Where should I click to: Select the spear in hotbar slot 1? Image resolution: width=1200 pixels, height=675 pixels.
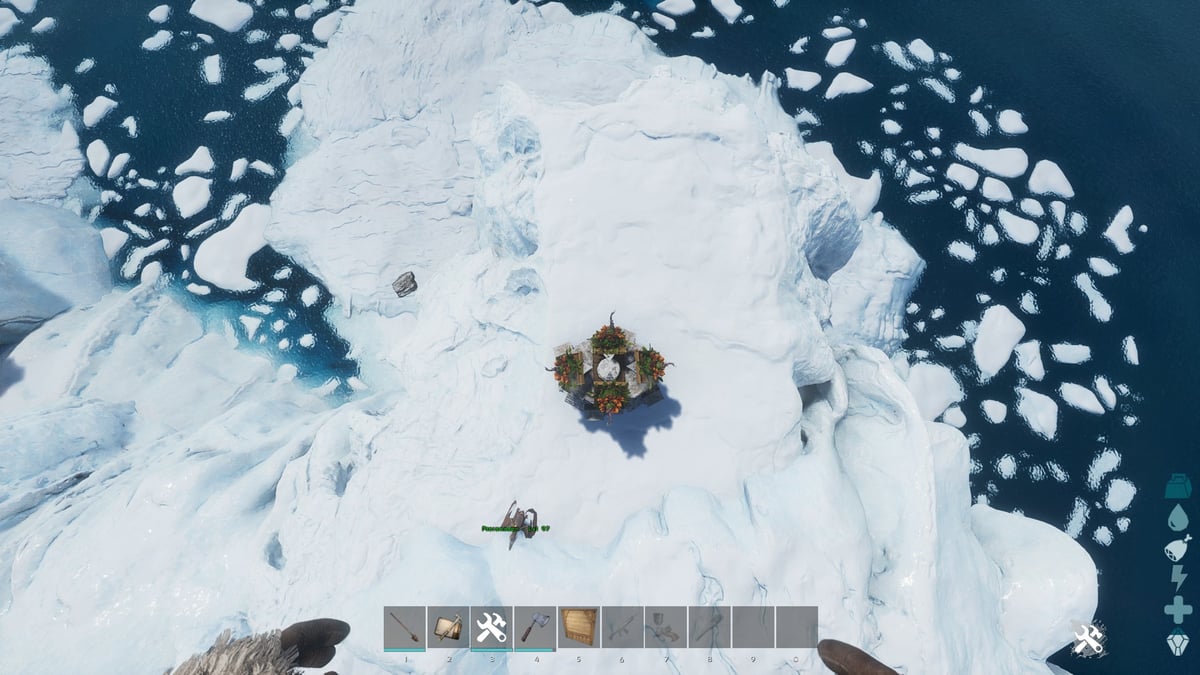404,627
